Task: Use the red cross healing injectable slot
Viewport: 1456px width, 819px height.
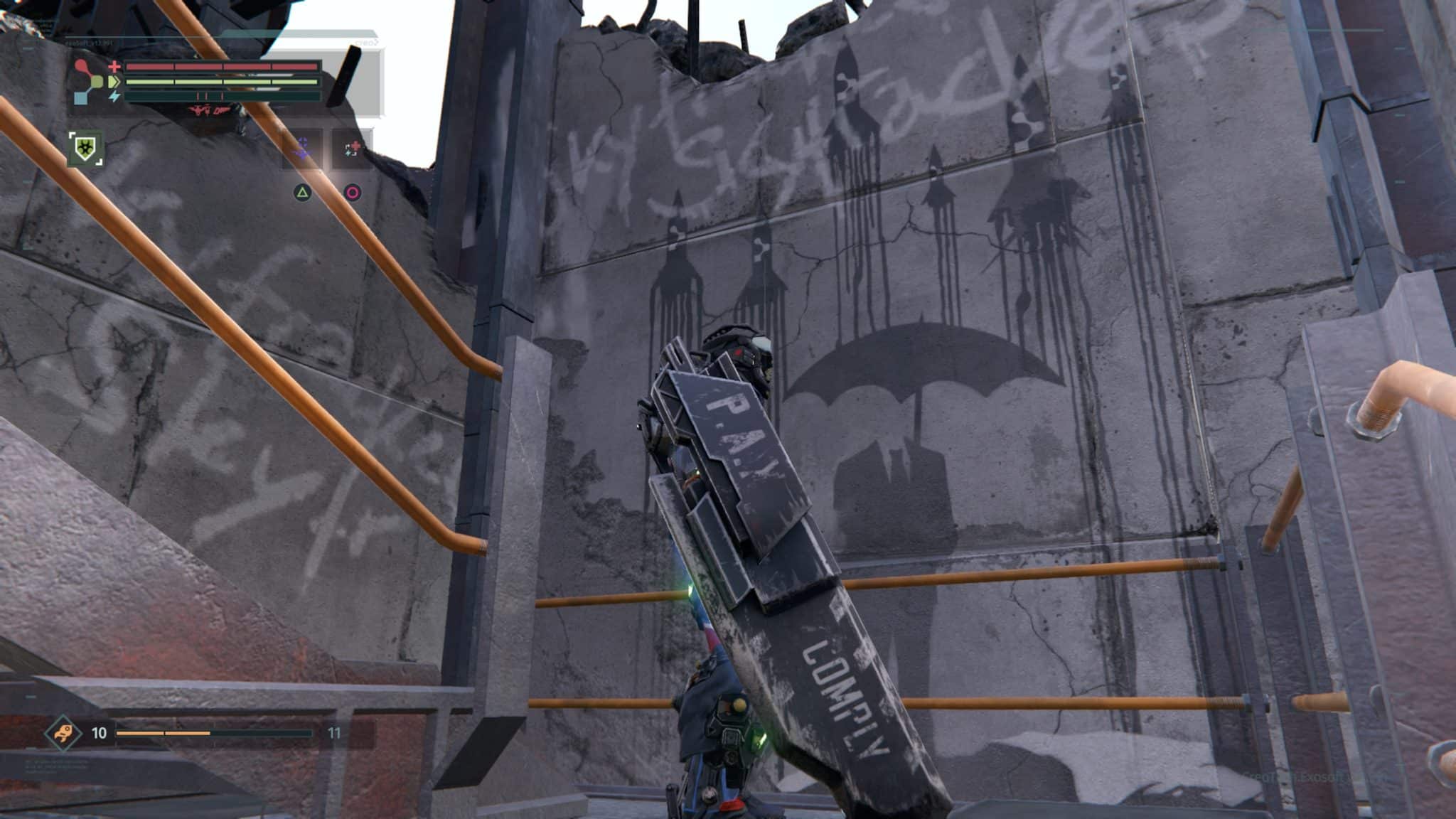Action: point(353,149)
